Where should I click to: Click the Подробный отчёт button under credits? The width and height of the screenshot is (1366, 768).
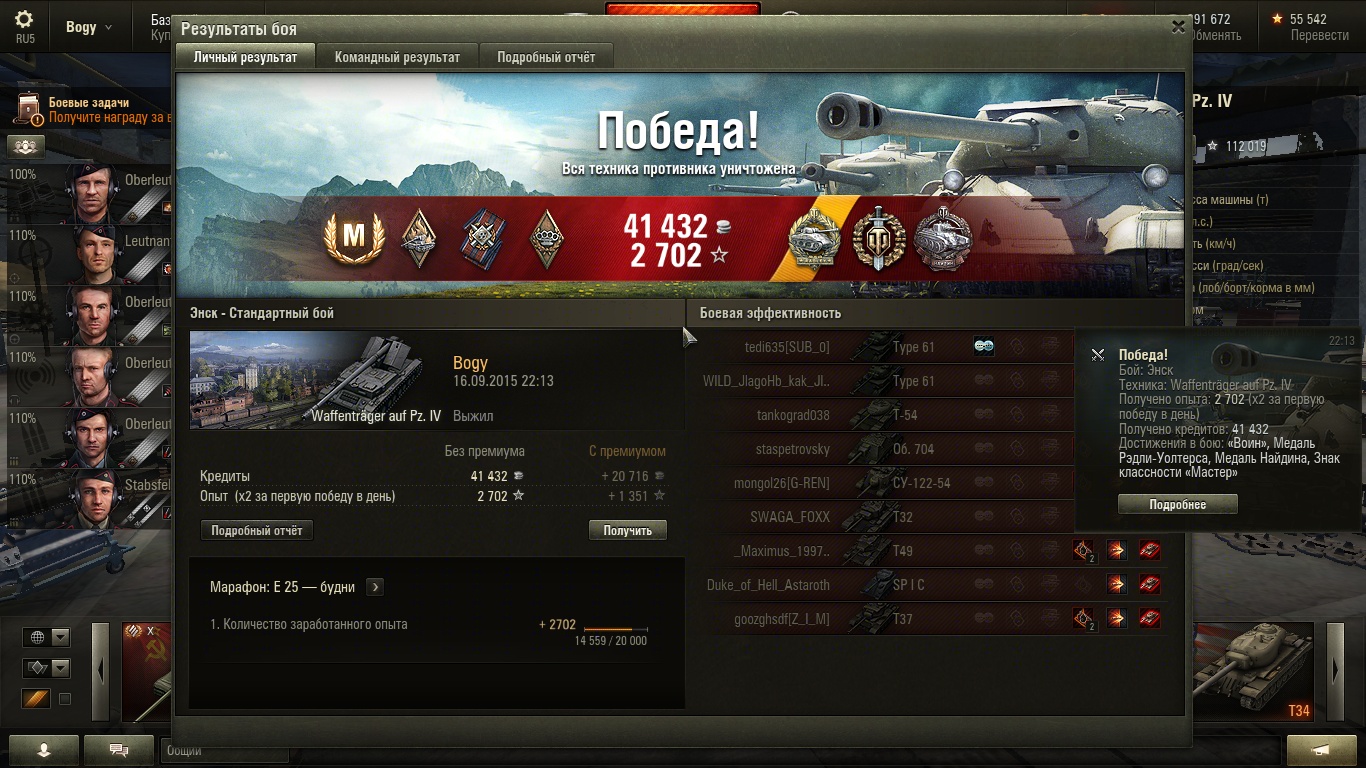coord(257,531)
